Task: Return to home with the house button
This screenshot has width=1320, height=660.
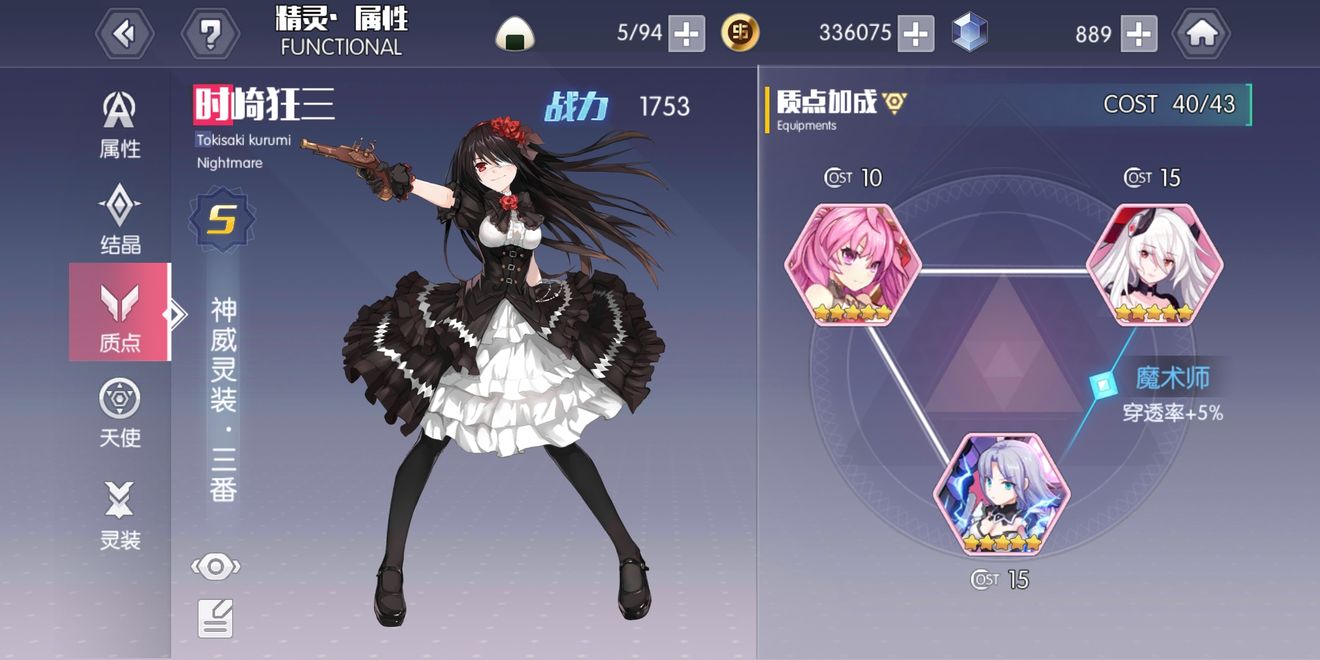Action: [x=1201, y=34]
